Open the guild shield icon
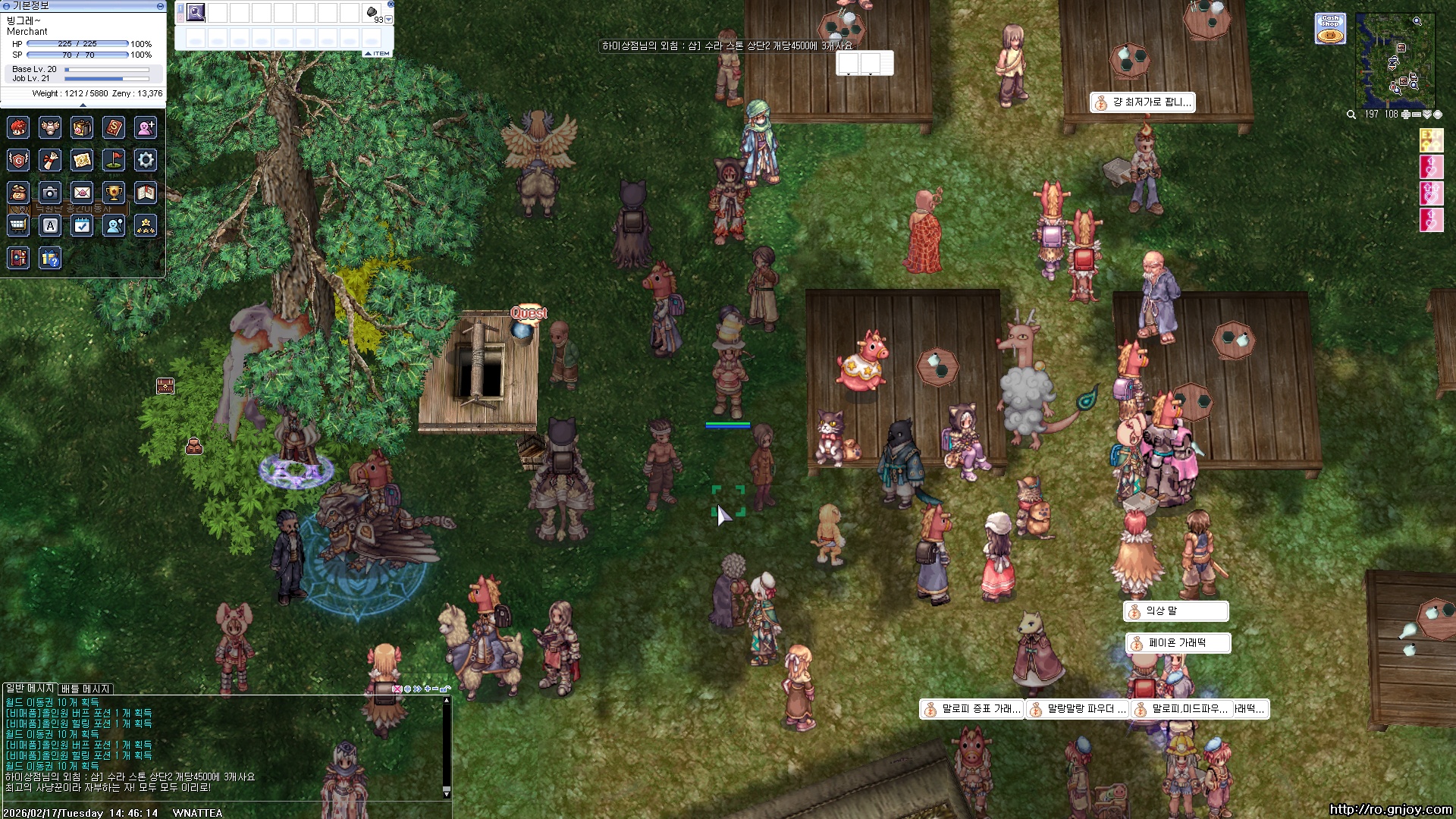This screenshot has width=1456, height=819. [x=18, y=160]
